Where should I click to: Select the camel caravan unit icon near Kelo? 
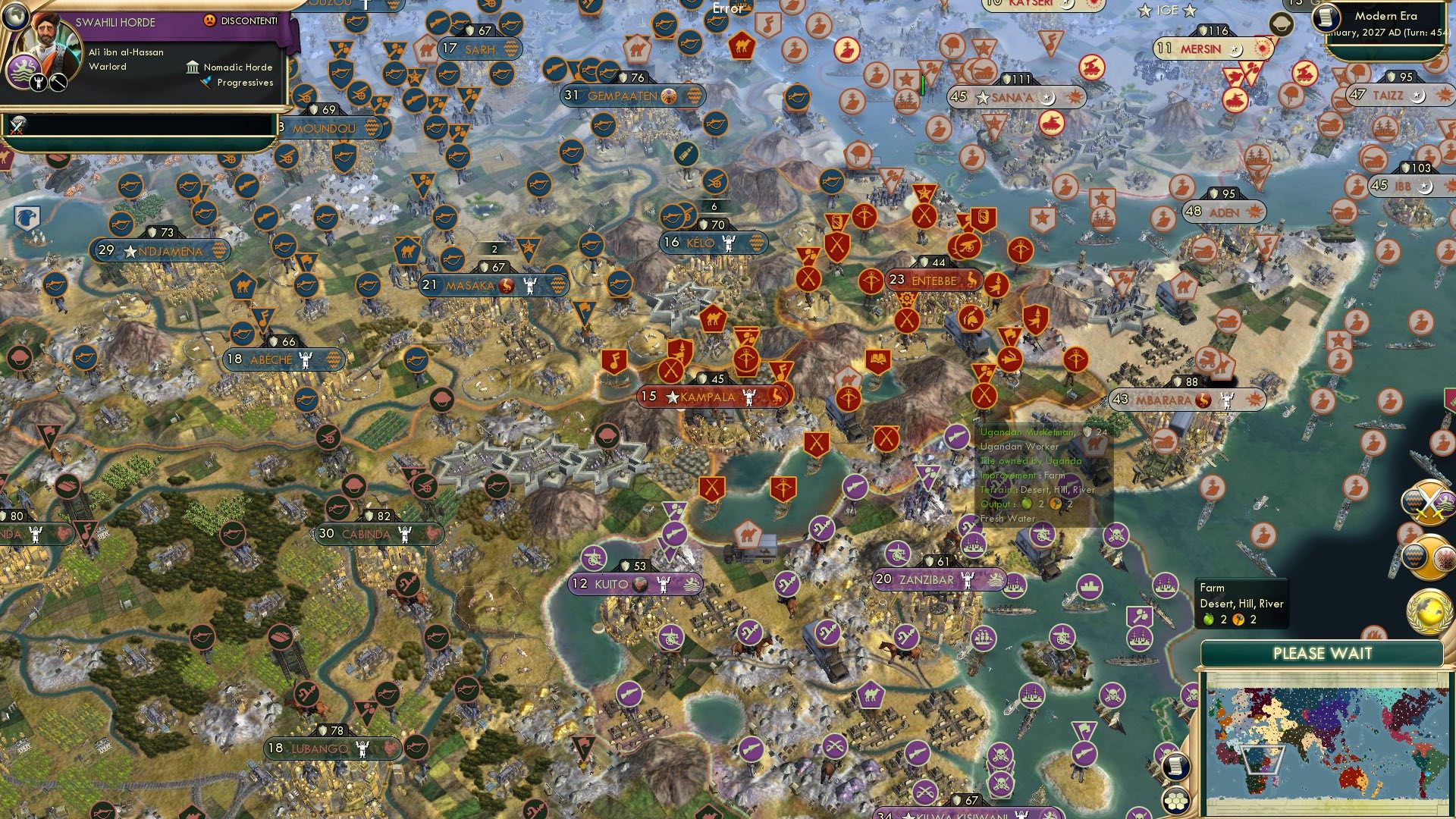[x=714, y=318]
